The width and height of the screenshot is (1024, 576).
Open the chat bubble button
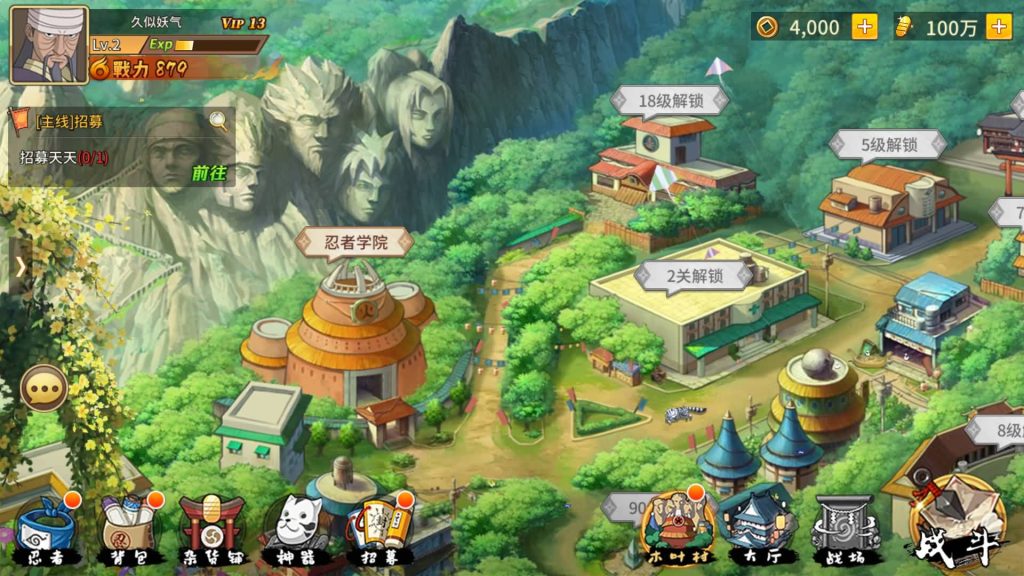coord(44,387)
